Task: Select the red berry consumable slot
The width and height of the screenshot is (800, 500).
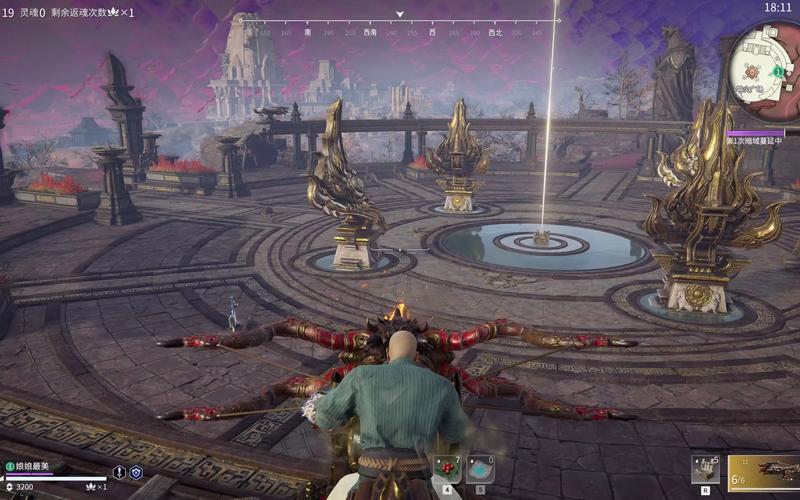Action: (447, 468)
